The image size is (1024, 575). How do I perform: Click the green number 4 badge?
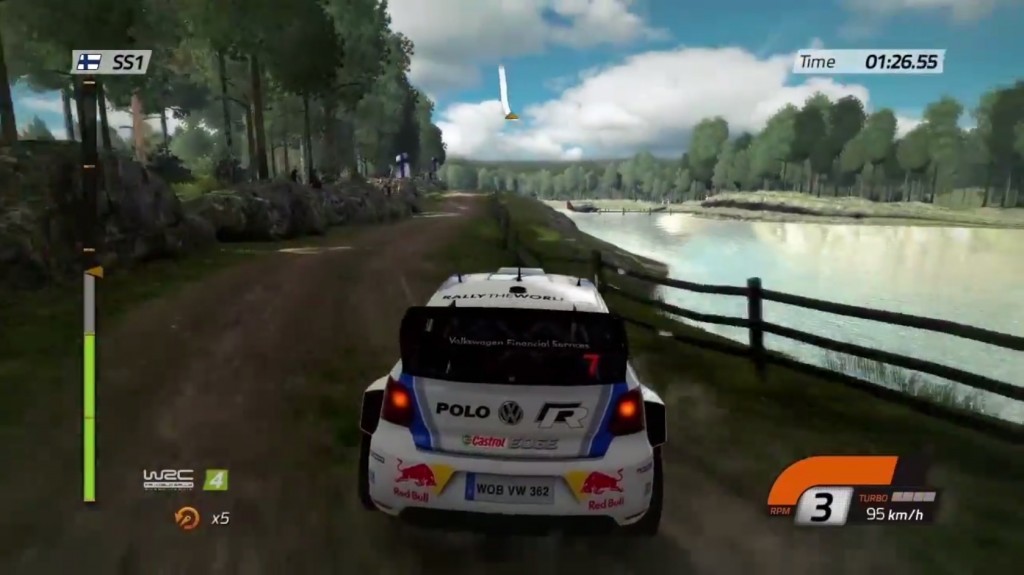click(x=215, y=479)
